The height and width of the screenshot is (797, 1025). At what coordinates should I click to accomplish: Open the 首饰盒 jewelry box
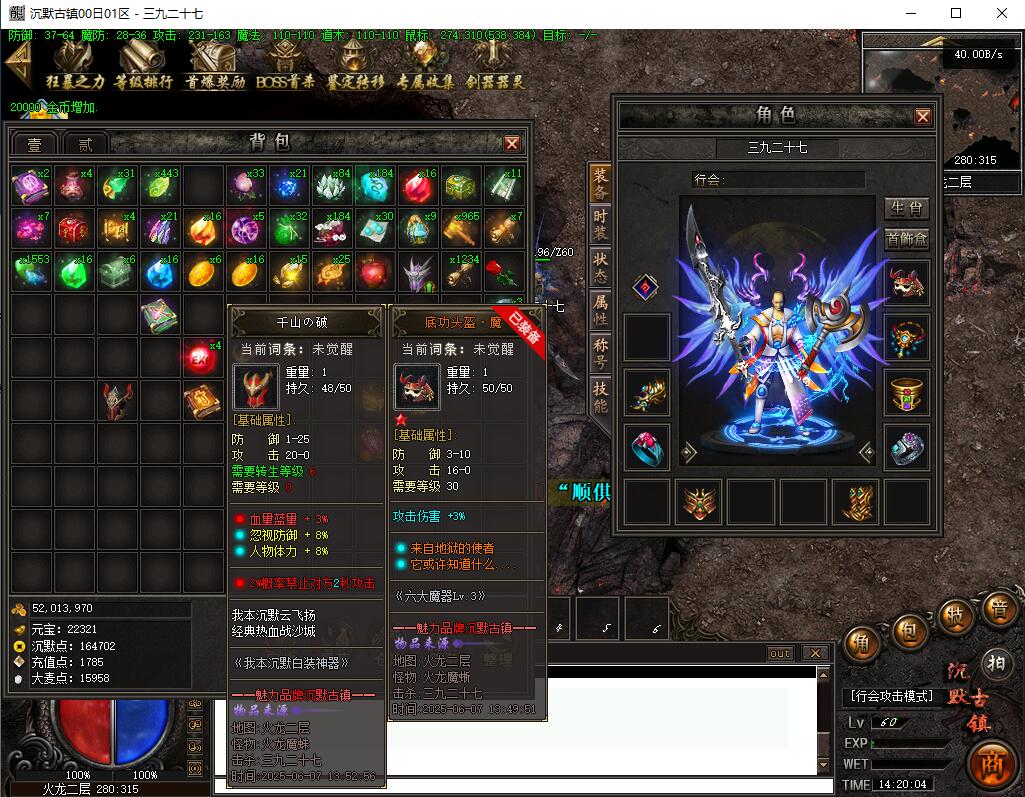(906, 239)
